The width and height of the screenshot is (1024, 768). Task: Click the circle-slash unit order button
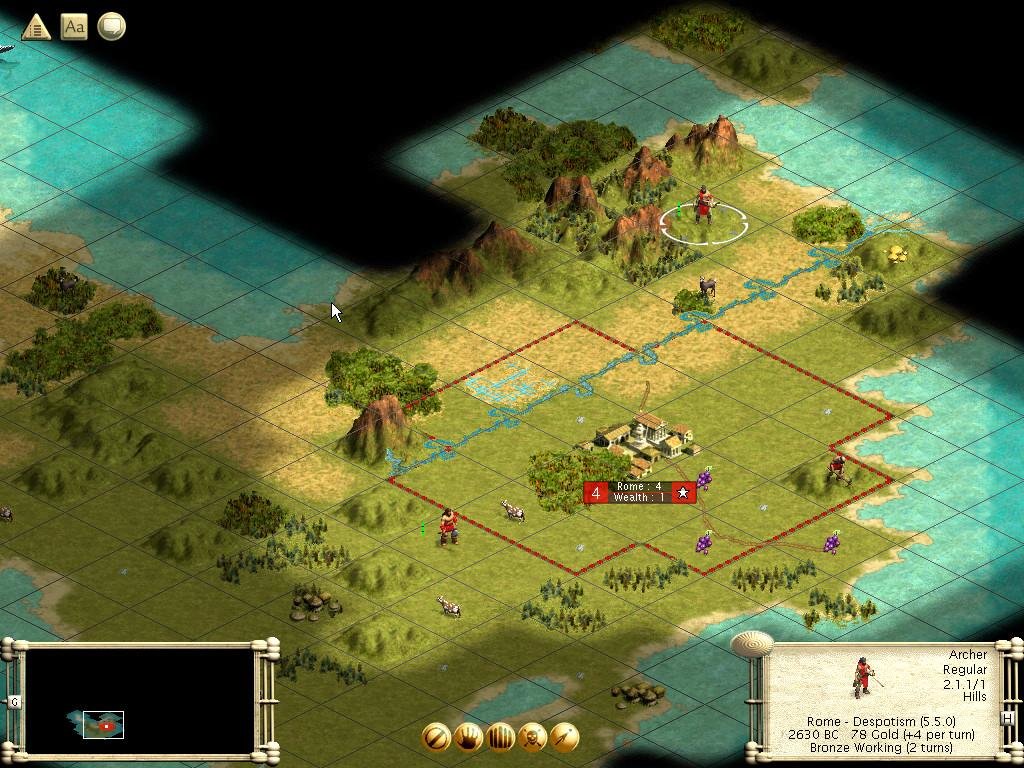tap(436, 738)
